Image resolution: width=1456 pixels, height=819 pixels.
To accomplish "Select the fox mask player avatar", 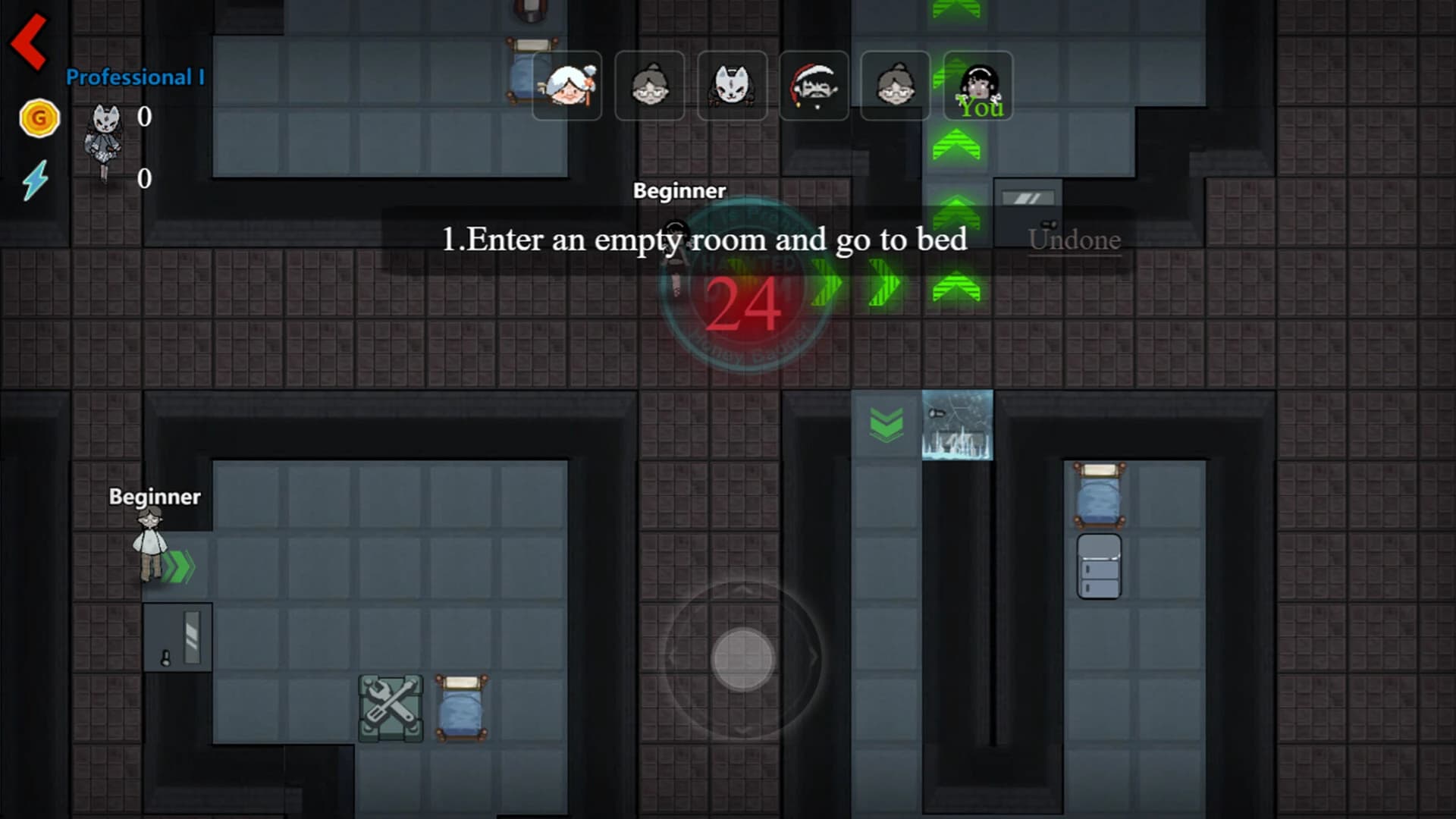I will [x=732, y=85].
